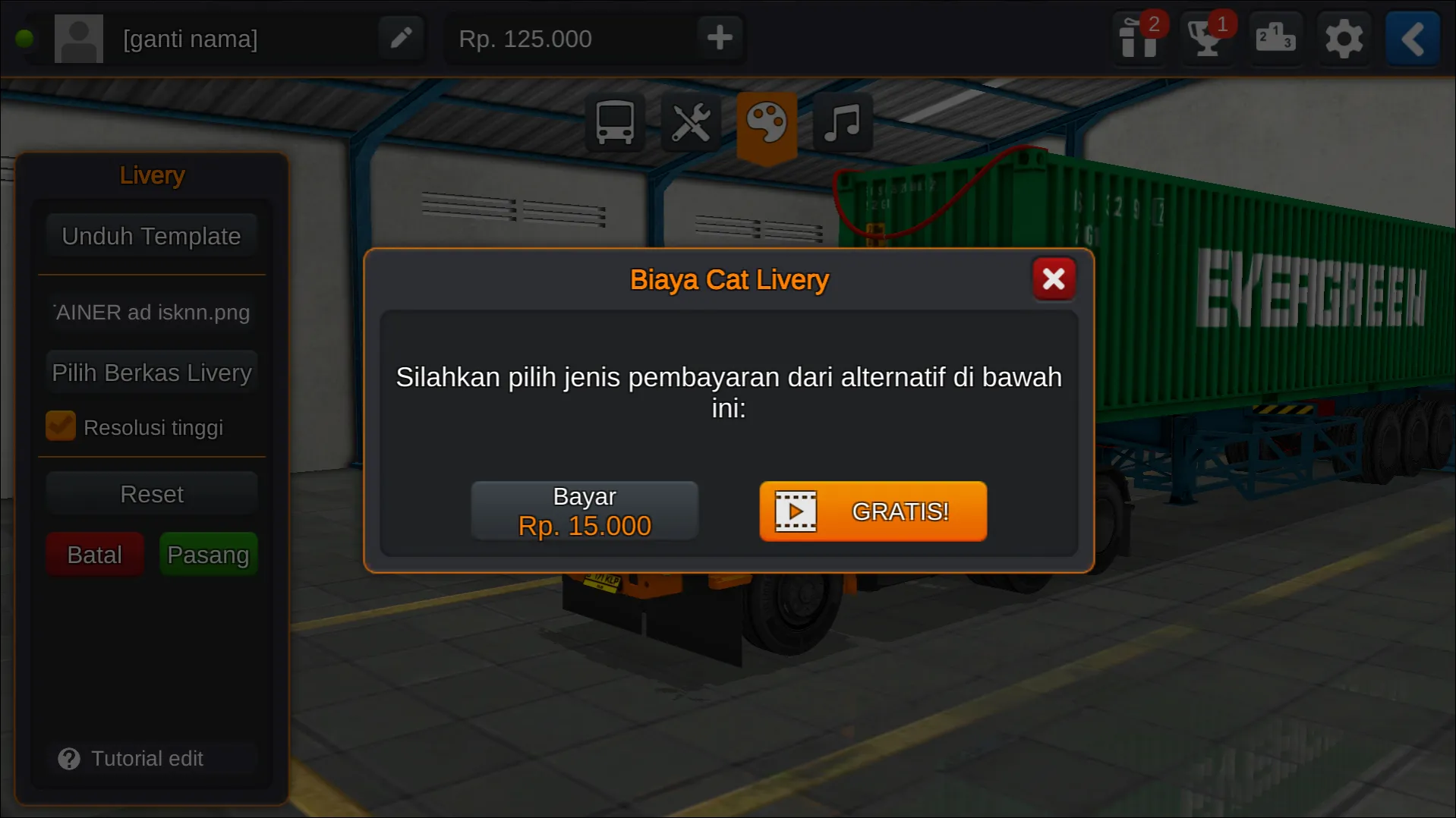Select the wrench tools tab icon
This screenshot has height=818, width=1456.
click(x=689, y=121)
